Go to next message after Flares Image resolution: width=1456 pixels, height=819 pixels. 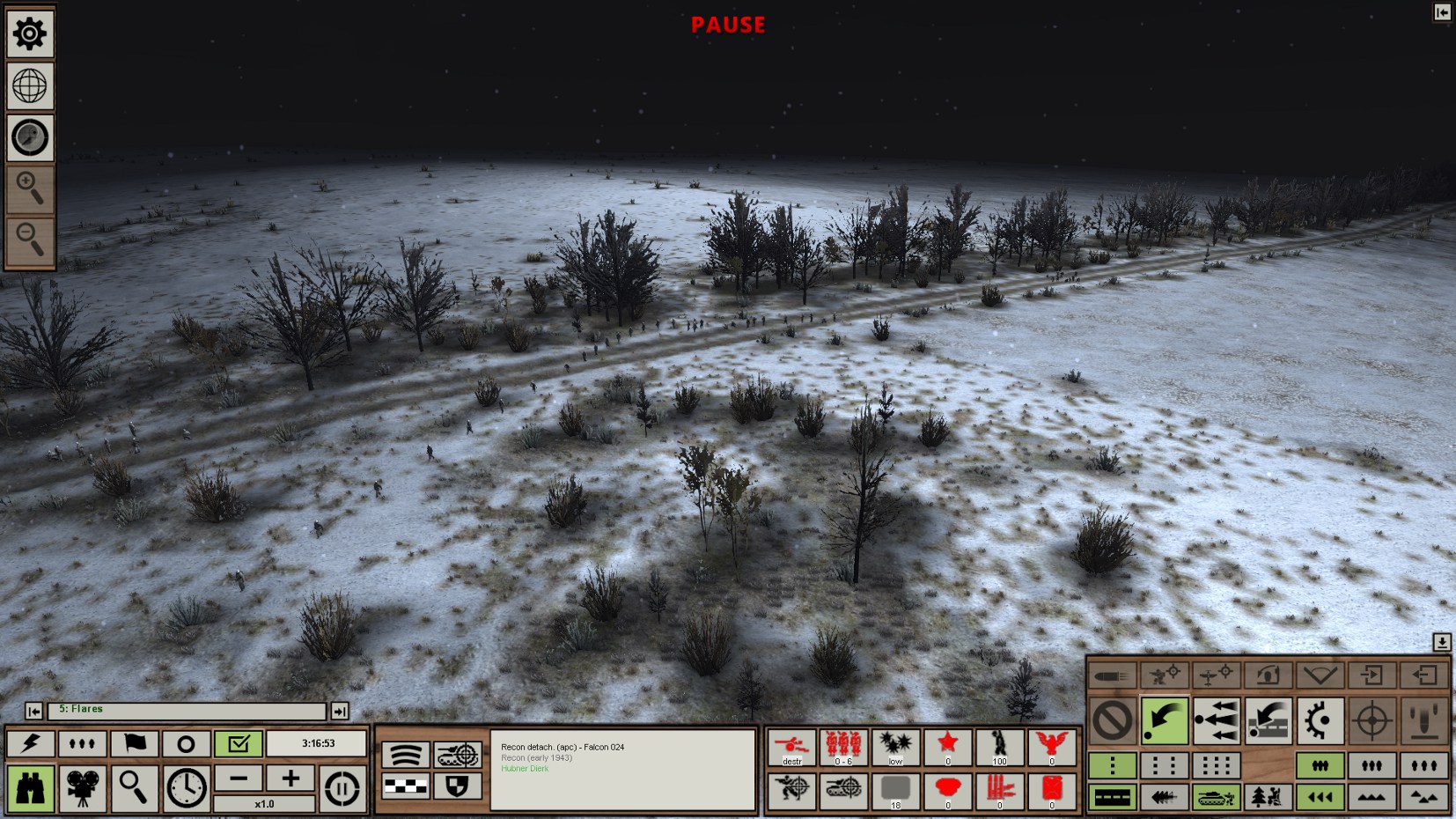(340, 711)
